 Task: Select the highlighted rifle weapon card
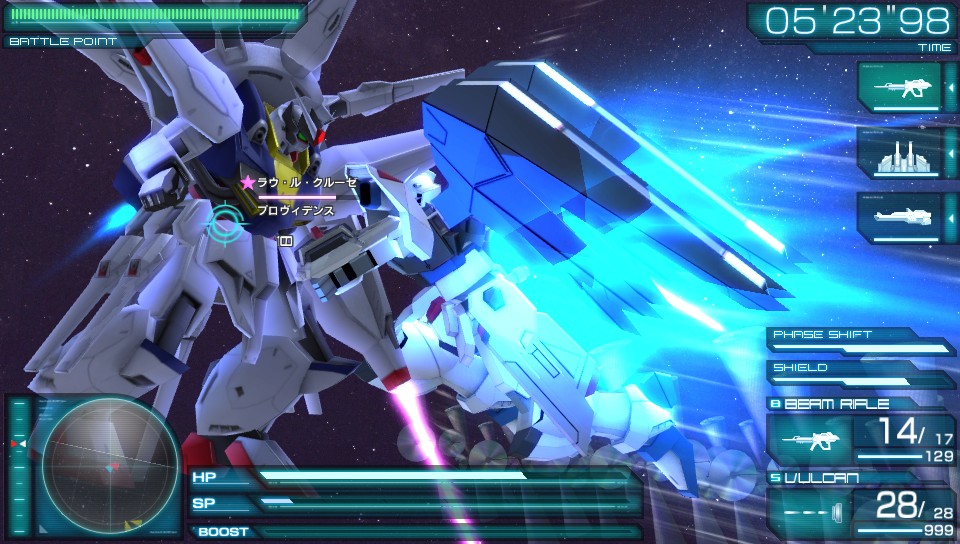(899, 88)
